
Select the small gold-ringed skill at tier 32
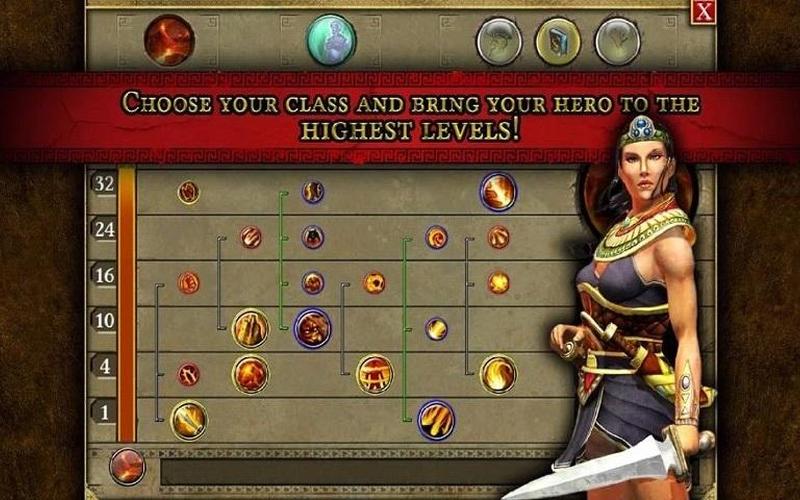(188, 192)
